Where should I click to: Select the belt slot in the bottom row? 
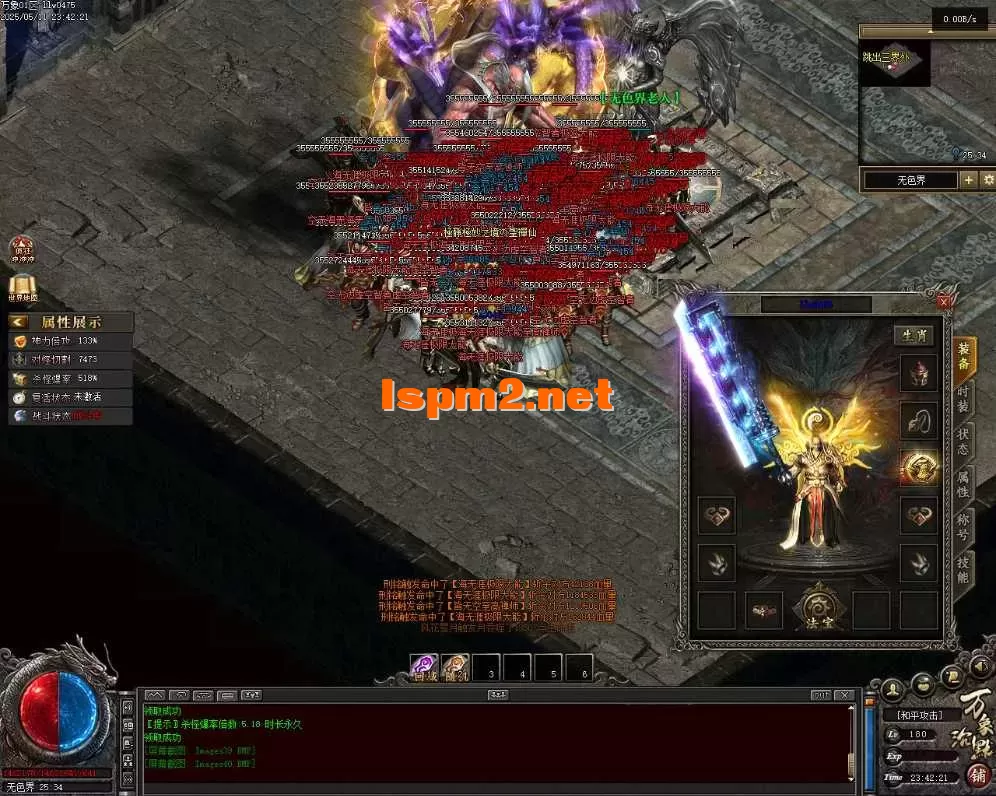coord(764,610)
